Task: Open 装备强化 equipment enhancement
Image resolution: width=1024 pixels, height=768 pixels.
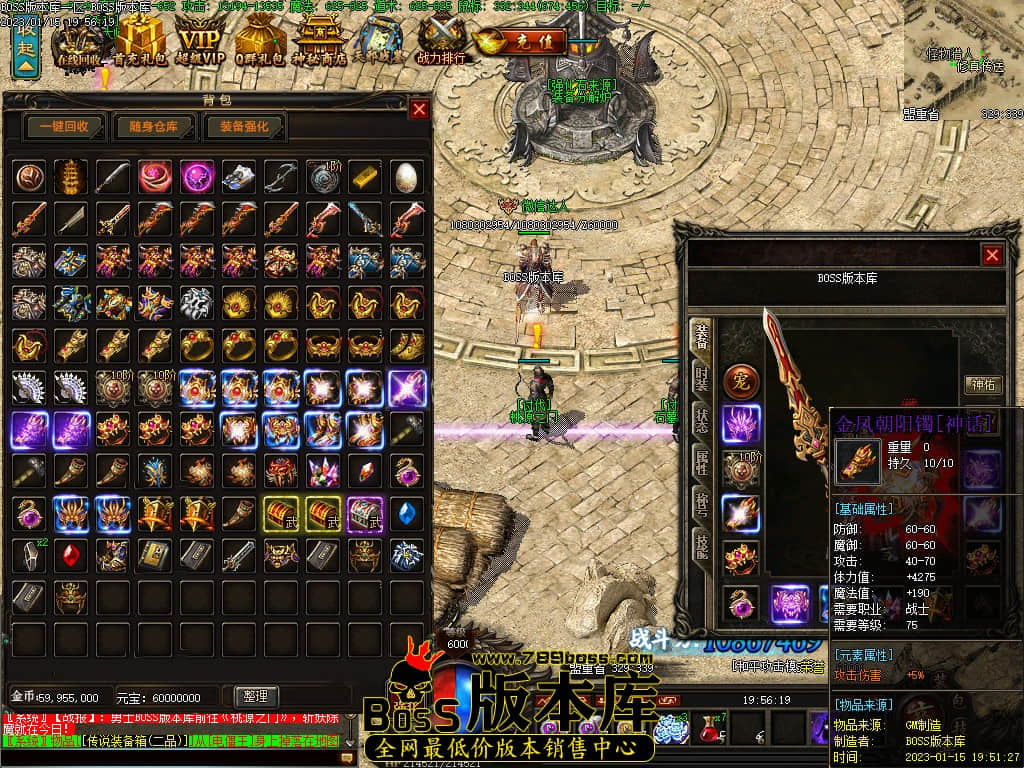Action: (x=245, y=127)
